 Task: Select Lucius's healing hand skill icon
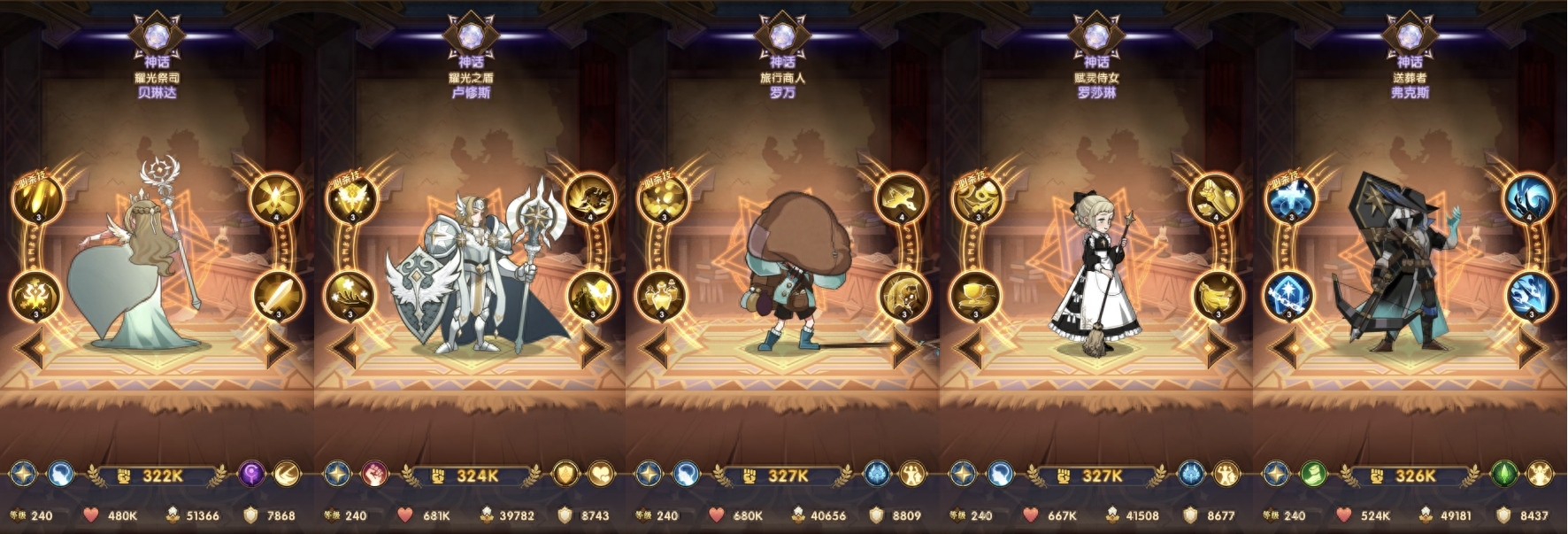pos(350,296)
